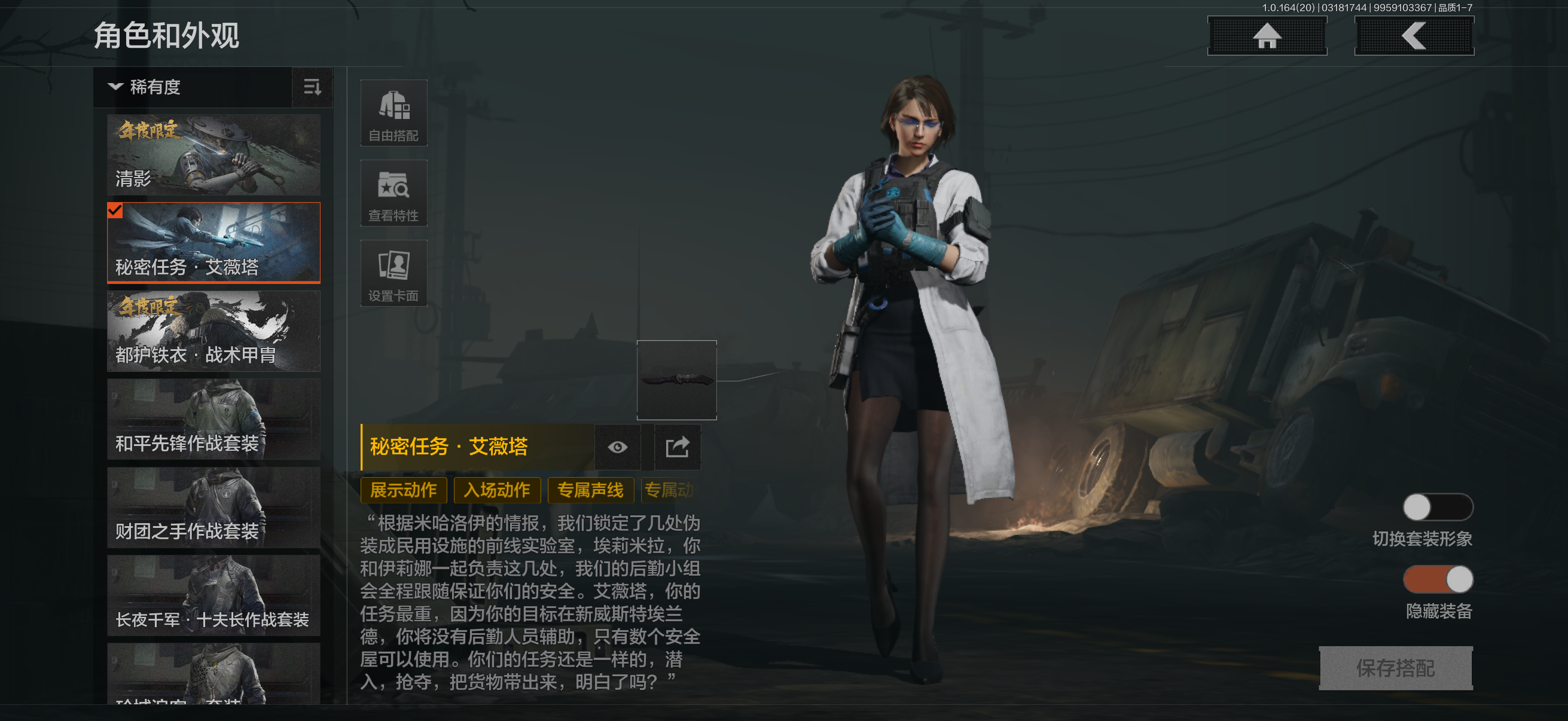Open the 自由搭配 outfit customization panel
Viewport: 1568px width, 721px height.
[394, 113]
